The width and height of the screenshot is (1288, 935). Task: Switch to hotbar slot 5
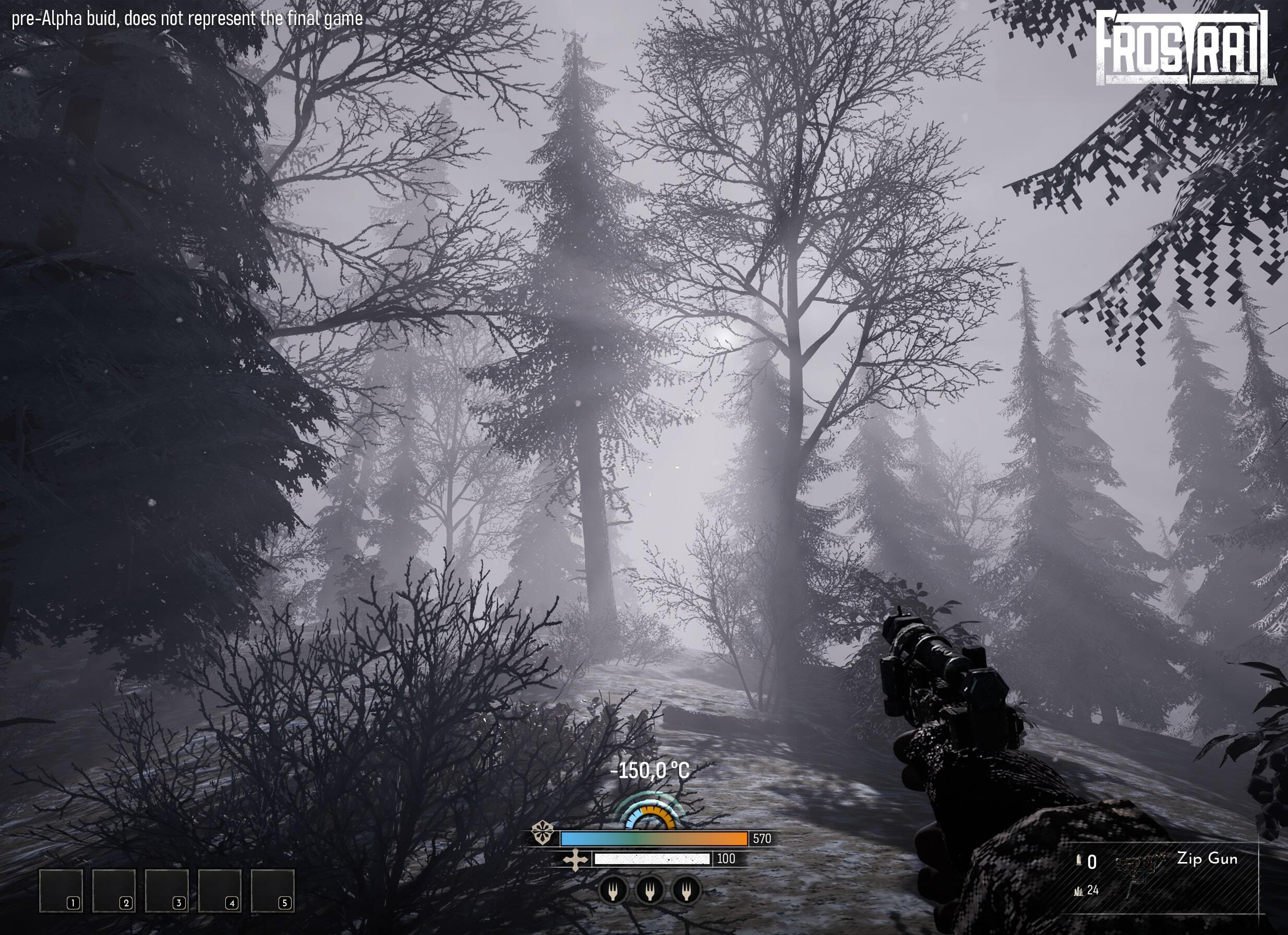(273, 892)
